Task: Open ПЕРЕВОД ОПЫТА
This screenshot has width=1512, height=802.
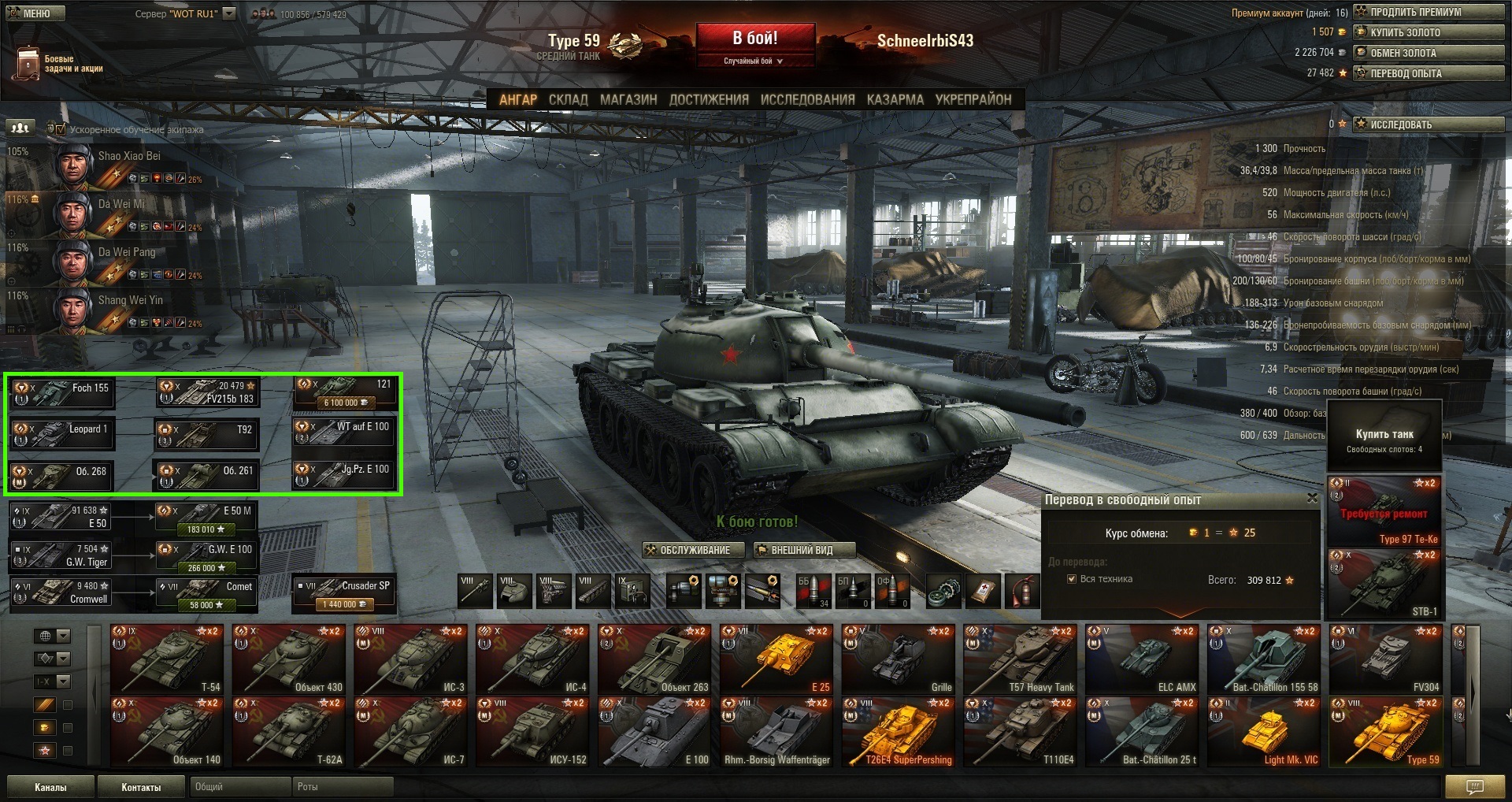Action: click(1429, 73)
